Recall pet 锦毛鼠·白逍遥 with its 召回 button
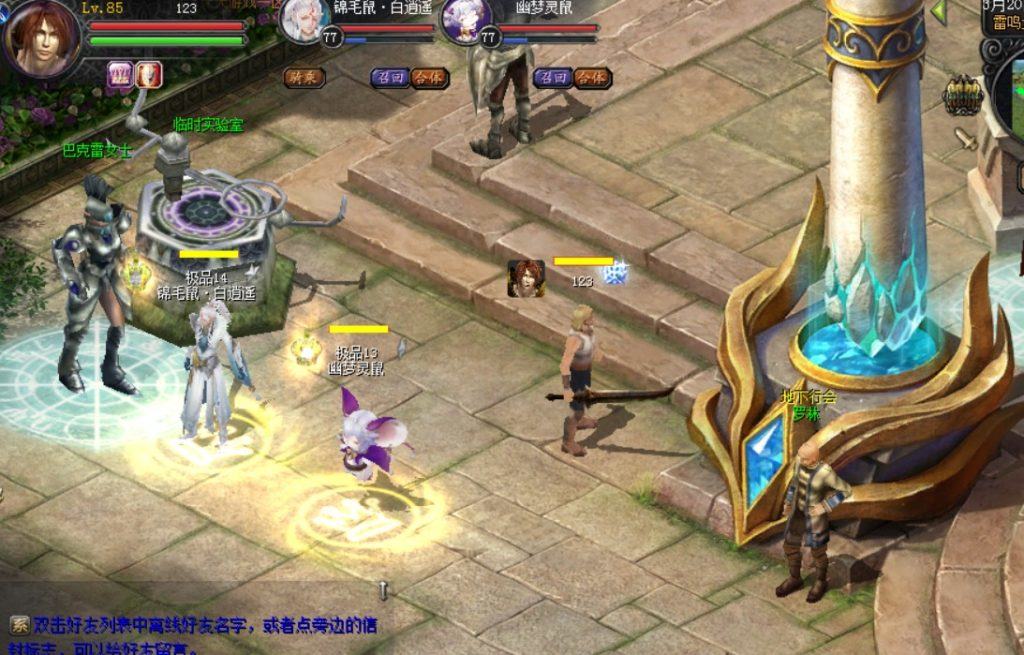The width and height of the screenshot is (1024, 655). click(x=389, y=77)
